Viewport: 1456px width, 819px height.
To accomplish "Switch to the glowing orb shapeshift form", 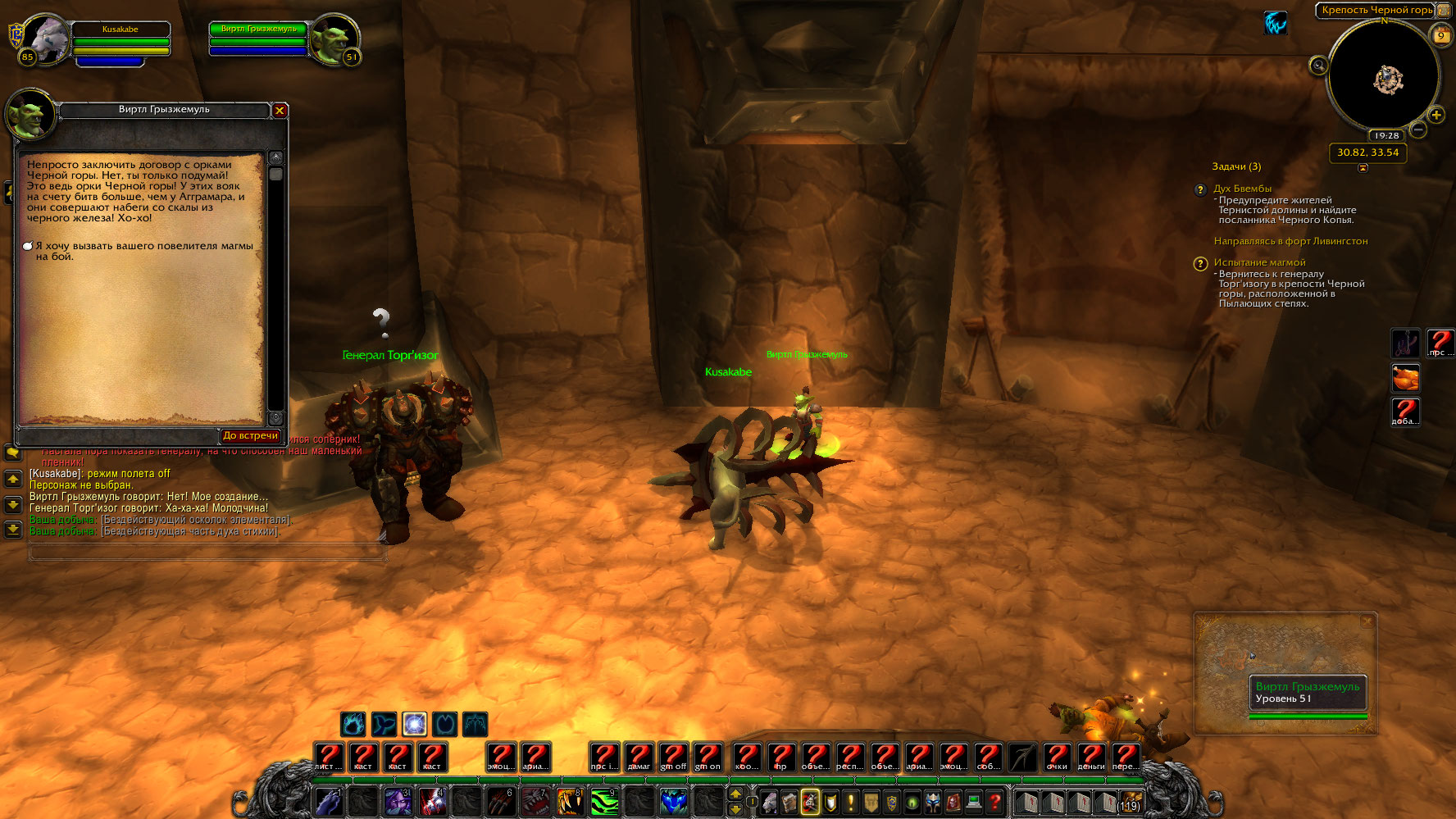I will [414, 724].
